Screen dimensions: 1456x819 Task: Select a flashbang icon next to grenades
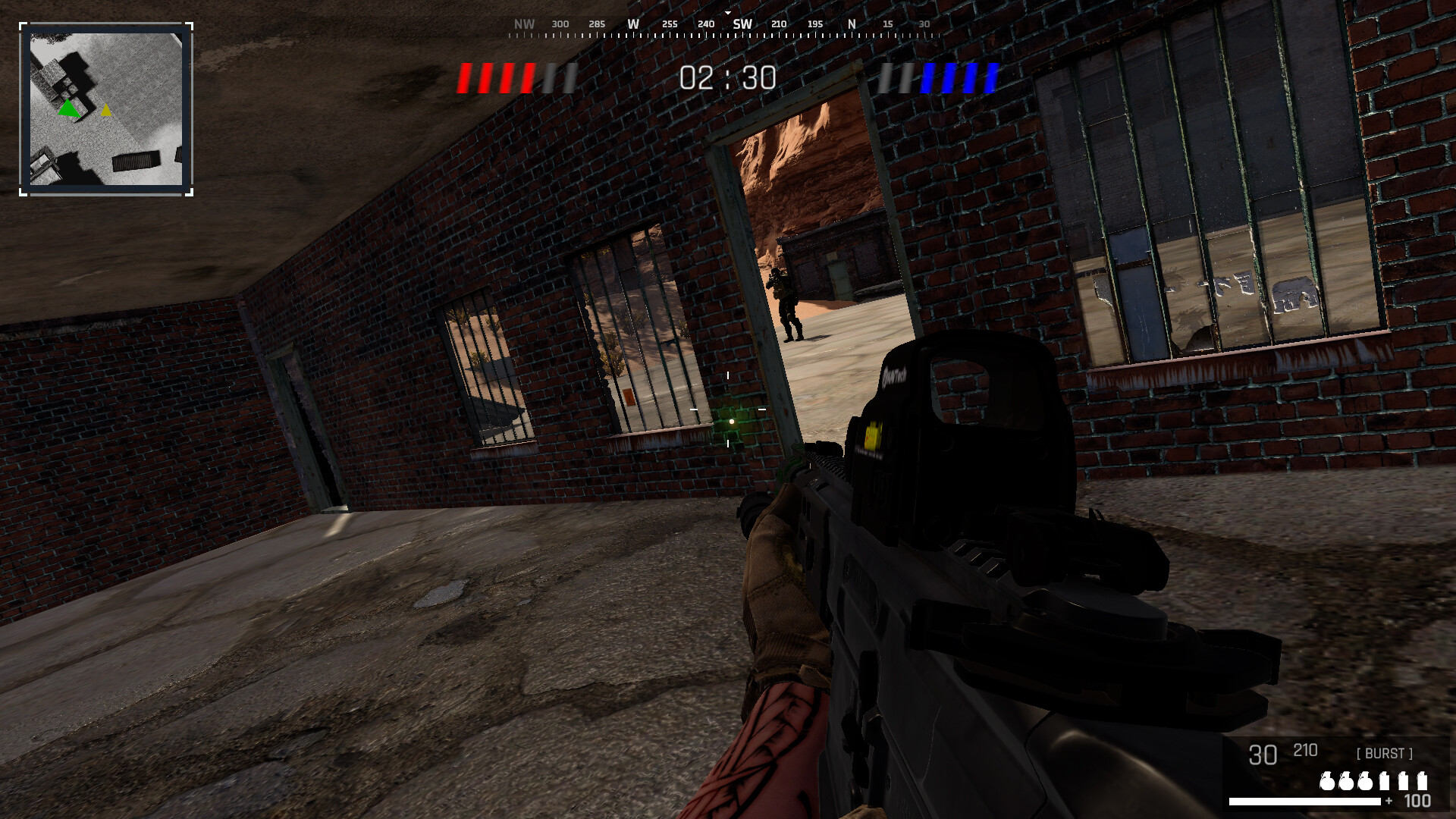click(x=1384, y=780)
